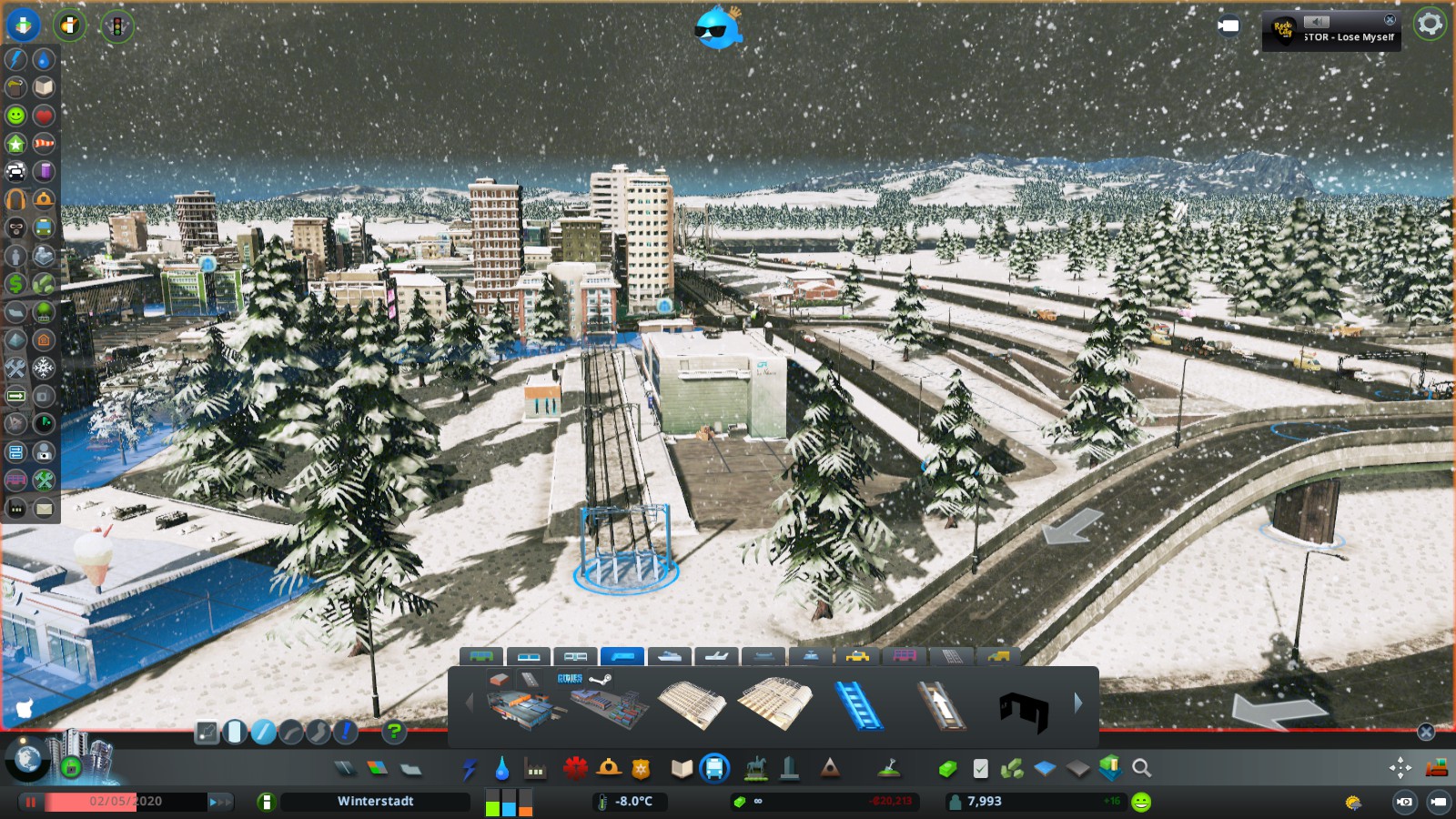Switch to the taxi transport tab
This screenshot has width=1456, height=819.
pyautogui.click(x=857, y=656)
